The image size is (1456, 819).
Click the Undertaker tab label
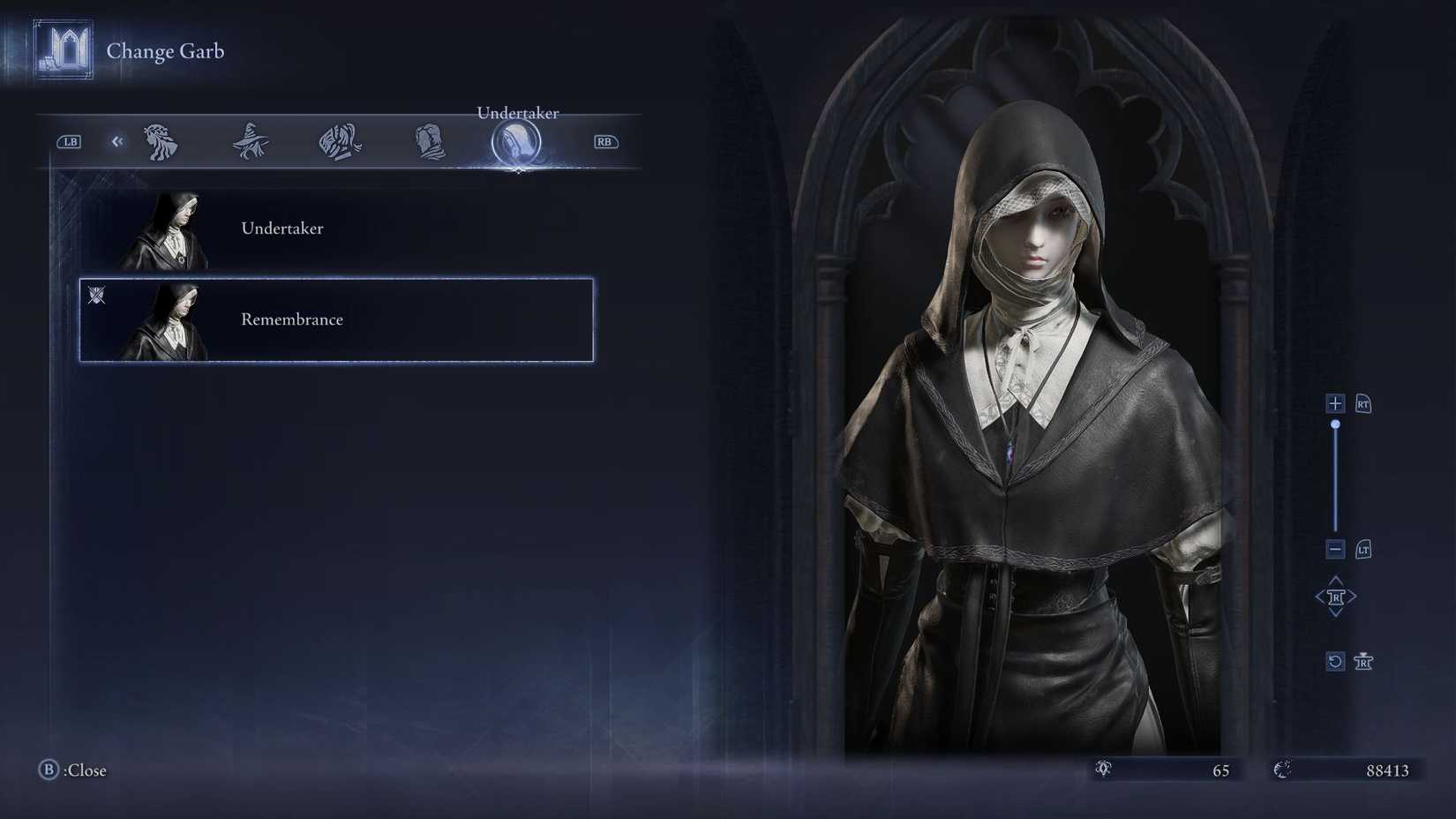point(517,113)
